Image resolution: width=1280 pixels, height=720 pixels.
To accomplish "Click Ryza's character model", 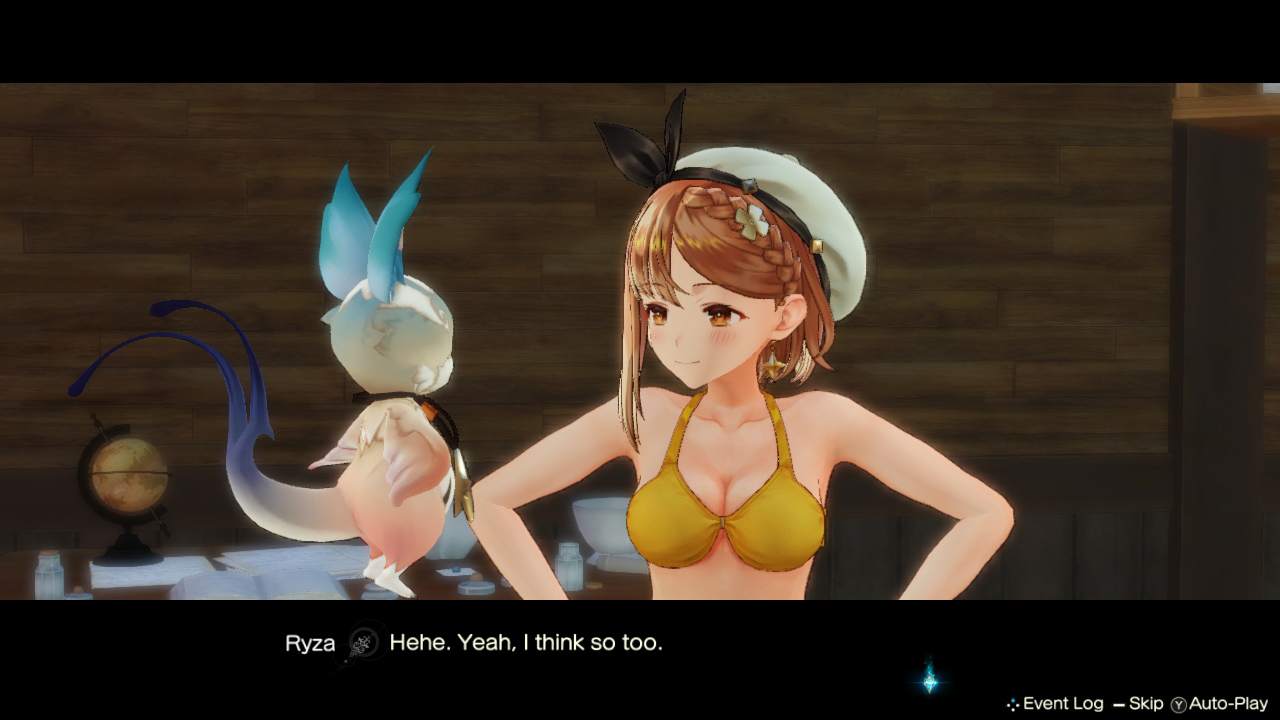I will pyautogui.click(x=720, y=380).
